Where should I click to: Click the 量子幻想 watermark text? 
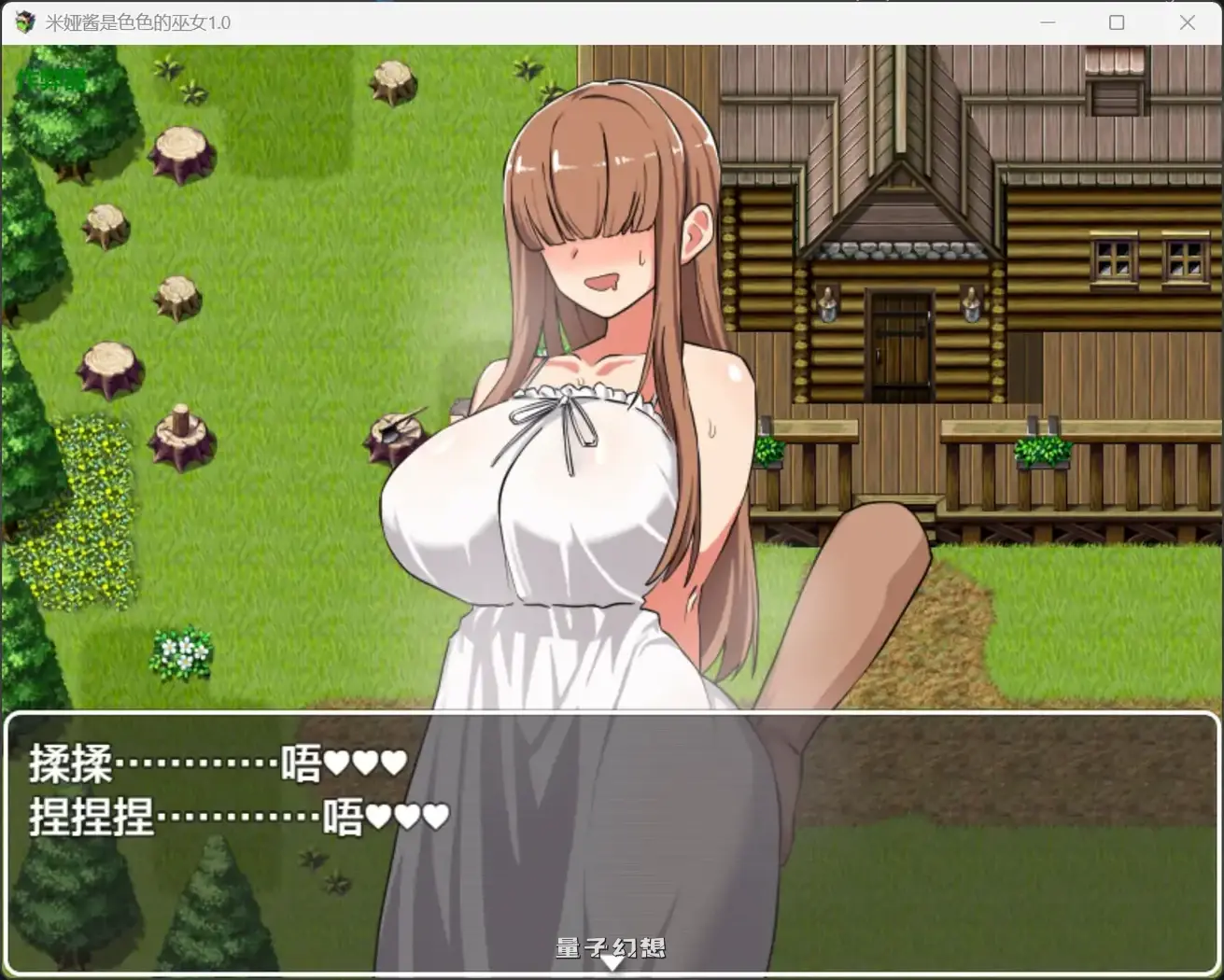tap(612, 946)
